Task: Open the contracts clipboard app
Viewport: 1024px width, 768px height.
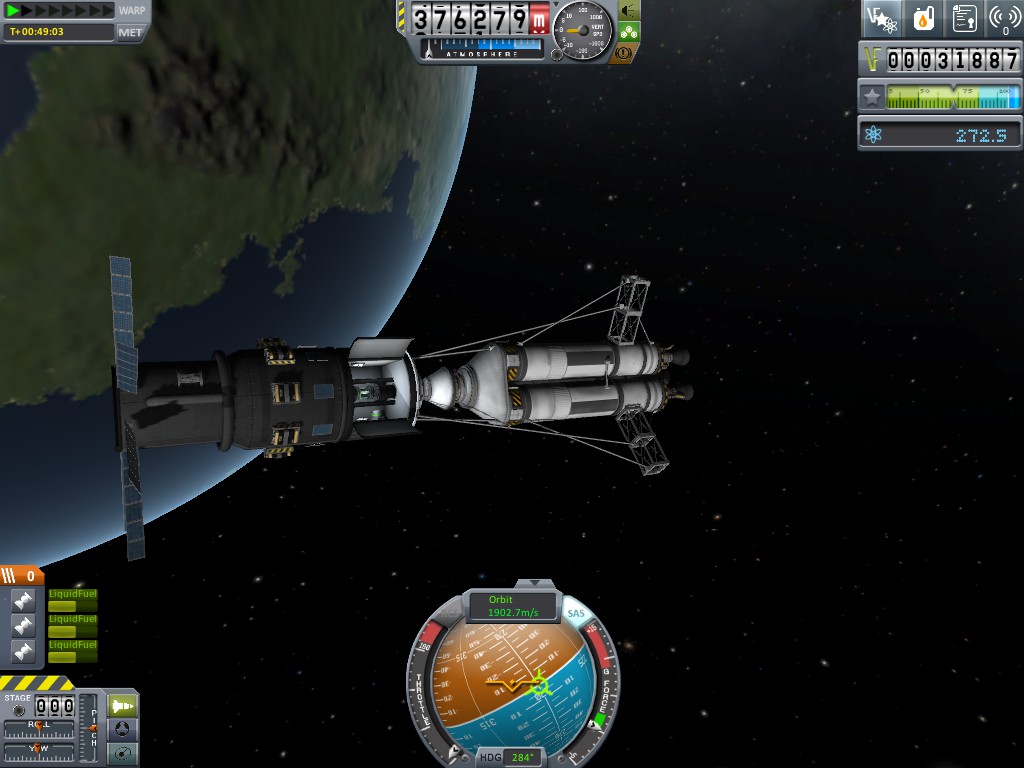Action: click(964, 18)
